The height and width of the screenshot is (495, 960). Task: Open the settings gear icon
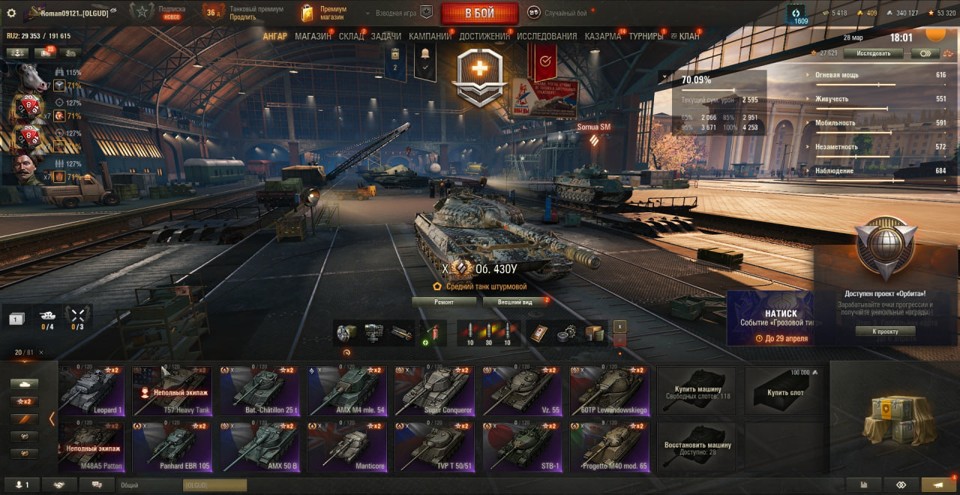coord(12,13)
